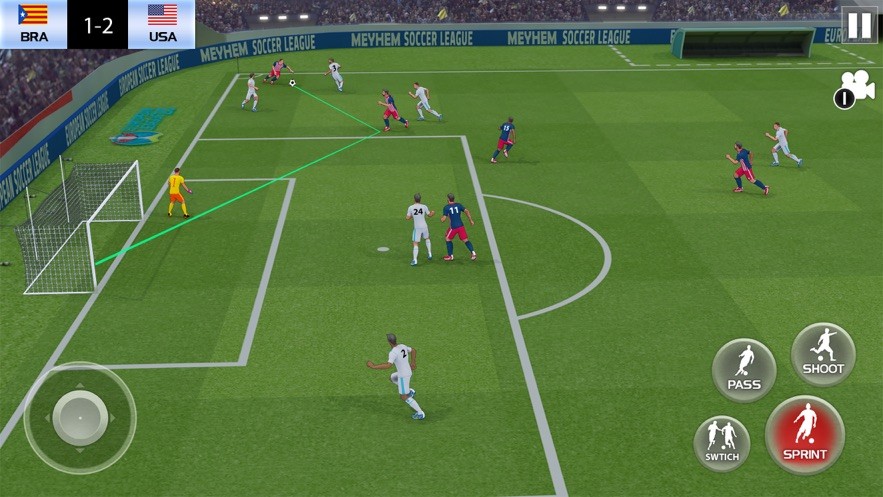Click the virtual joystick pad
The image size is (883, 497).
click(x=80, y=417)
